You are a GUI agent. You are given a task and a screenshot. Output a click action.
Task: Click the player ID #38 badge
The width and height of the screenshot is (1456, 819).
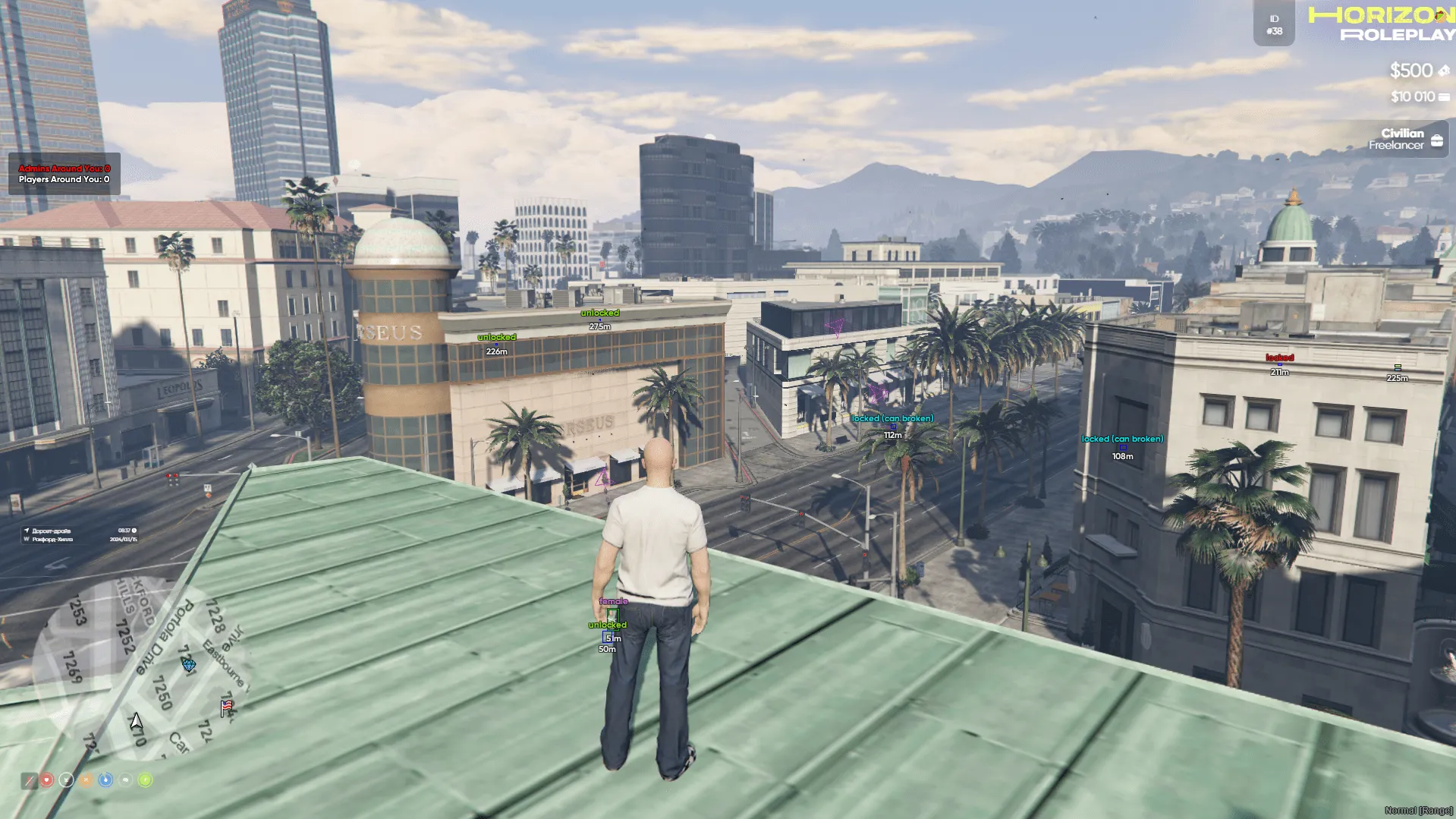[1274, 25]
